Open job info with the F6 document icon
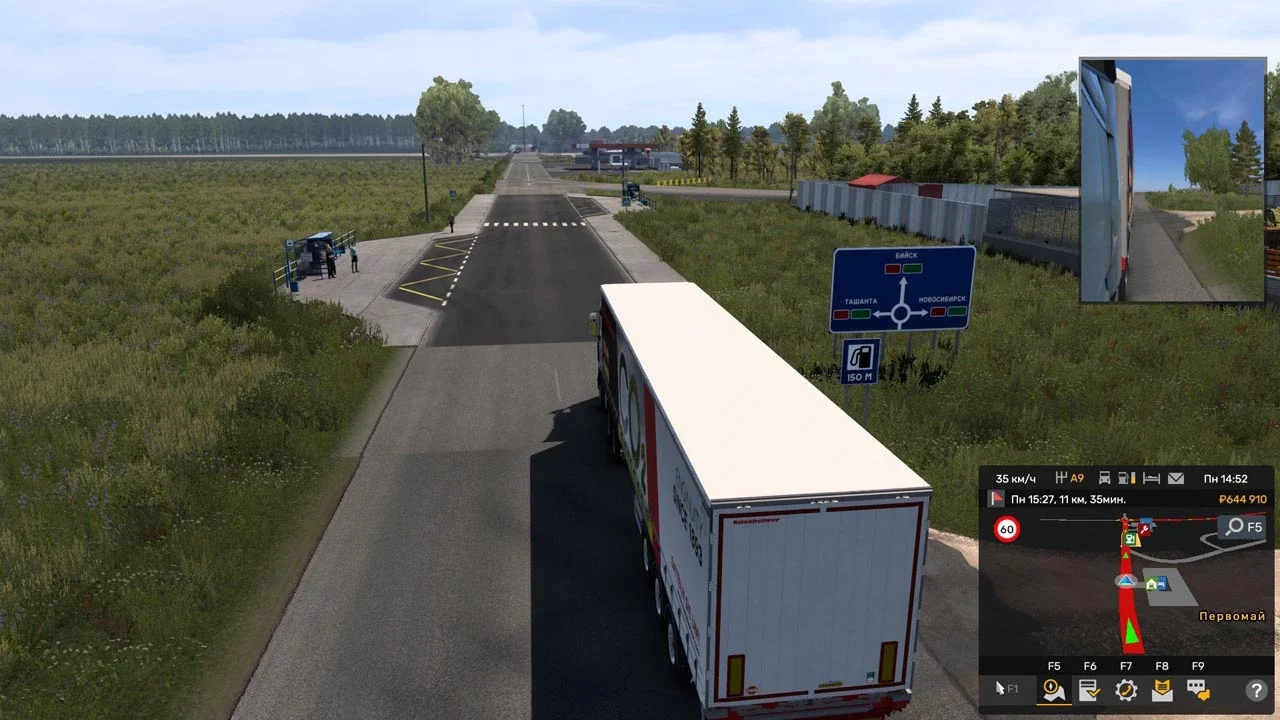This screenshot has height=720, width=1280. (1088, 689)
